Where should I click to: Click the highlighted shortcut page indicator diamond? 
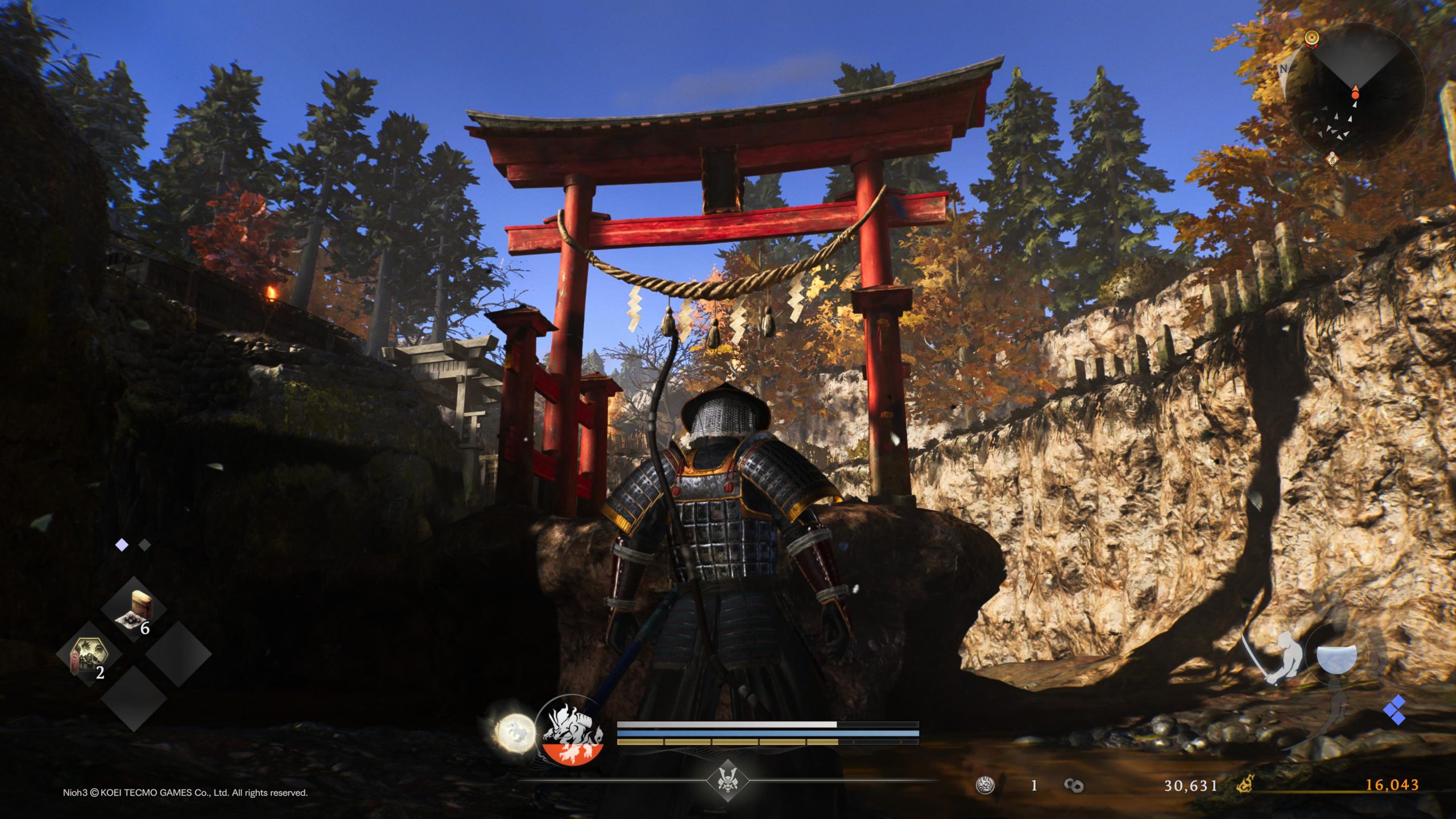[x=122, y=545]
